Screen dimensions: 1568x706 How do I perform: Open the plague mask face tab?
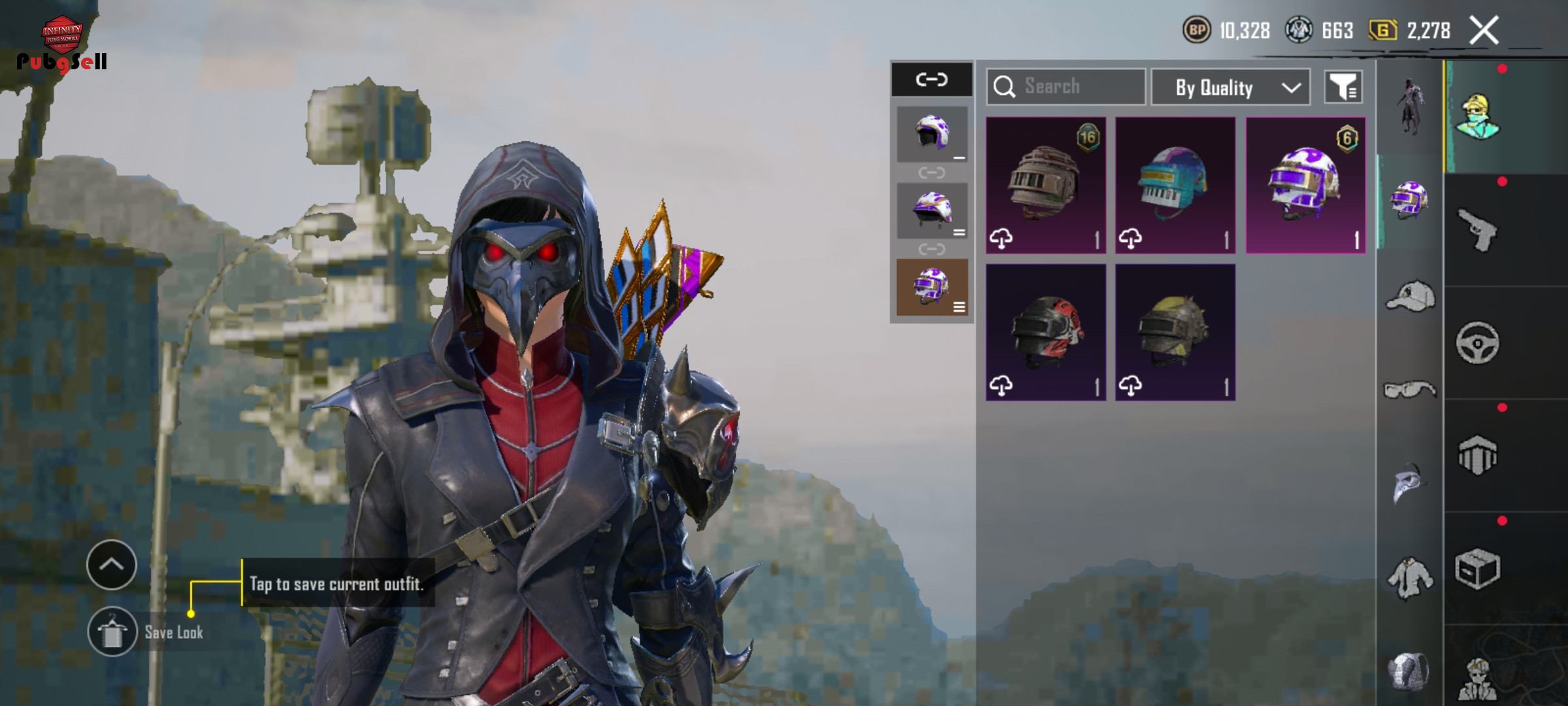(x=1410, y=484)
